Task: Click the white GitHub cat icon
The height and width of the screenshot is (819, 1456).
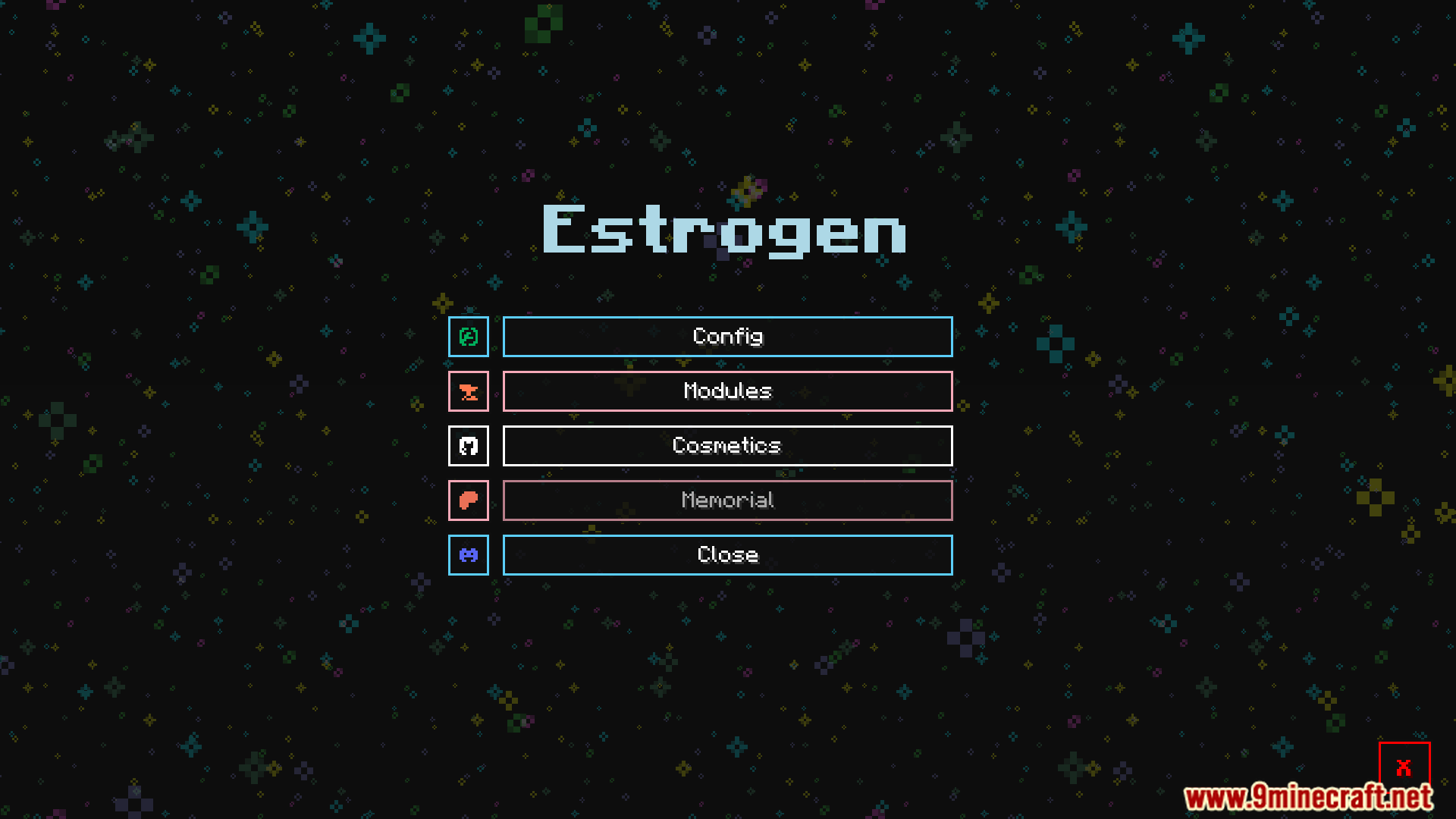Action: point(468,446)
